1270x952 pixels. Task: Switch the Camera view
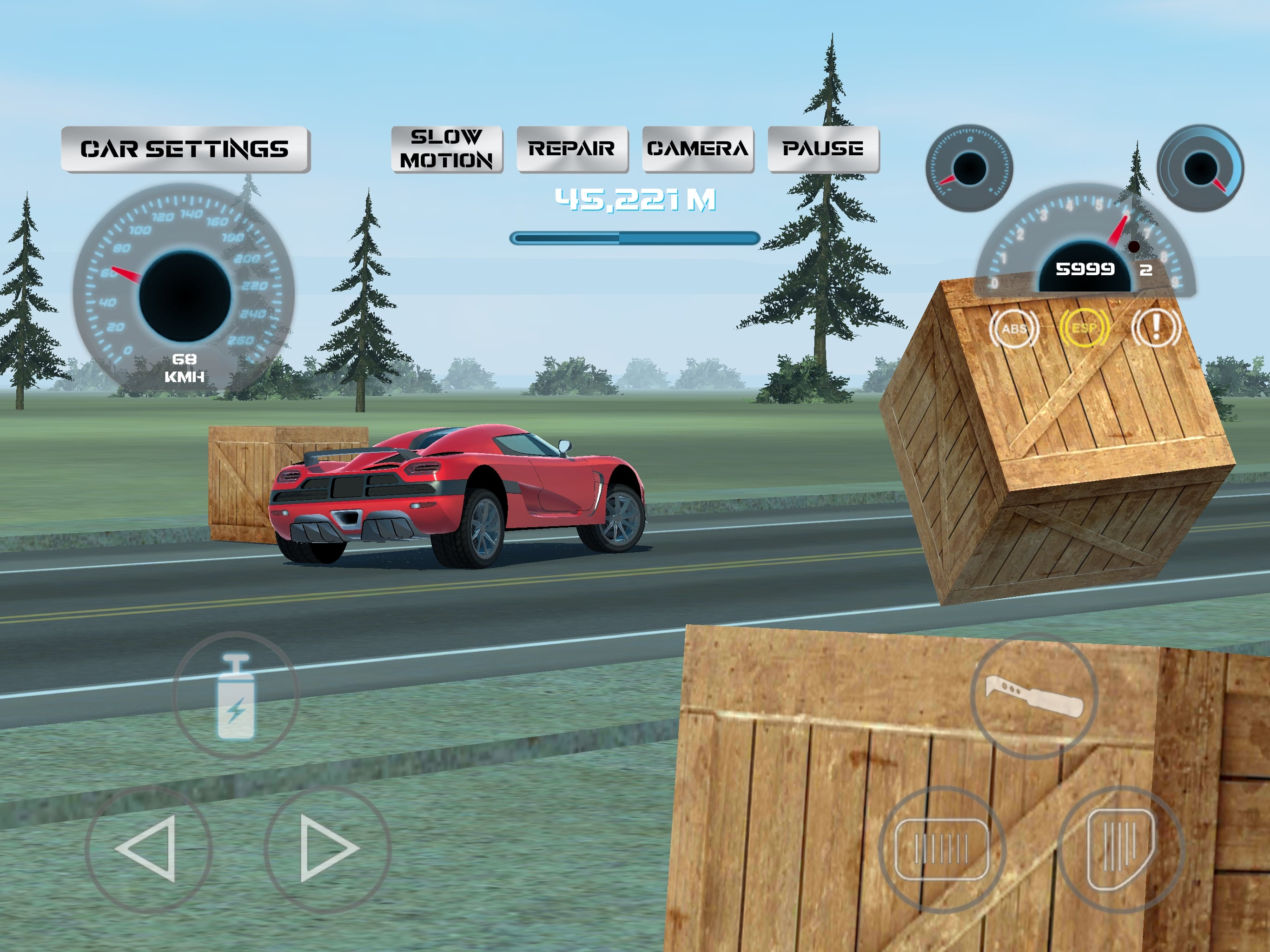pos(698,149)
